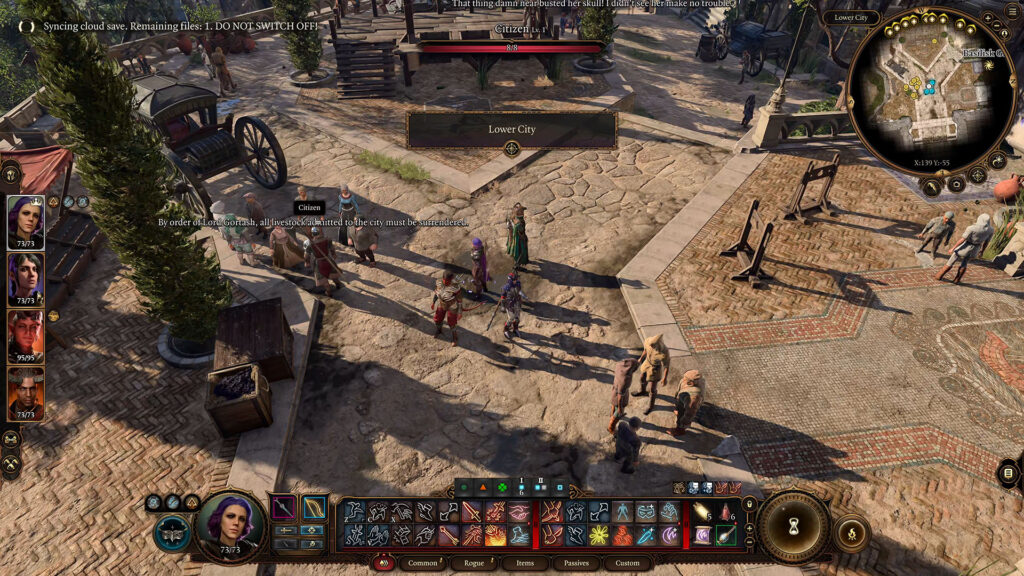Viewport: 1024px width, 576px height.
Task: Switch to the Common hotbar tab
Action: (x=423, y=563)
